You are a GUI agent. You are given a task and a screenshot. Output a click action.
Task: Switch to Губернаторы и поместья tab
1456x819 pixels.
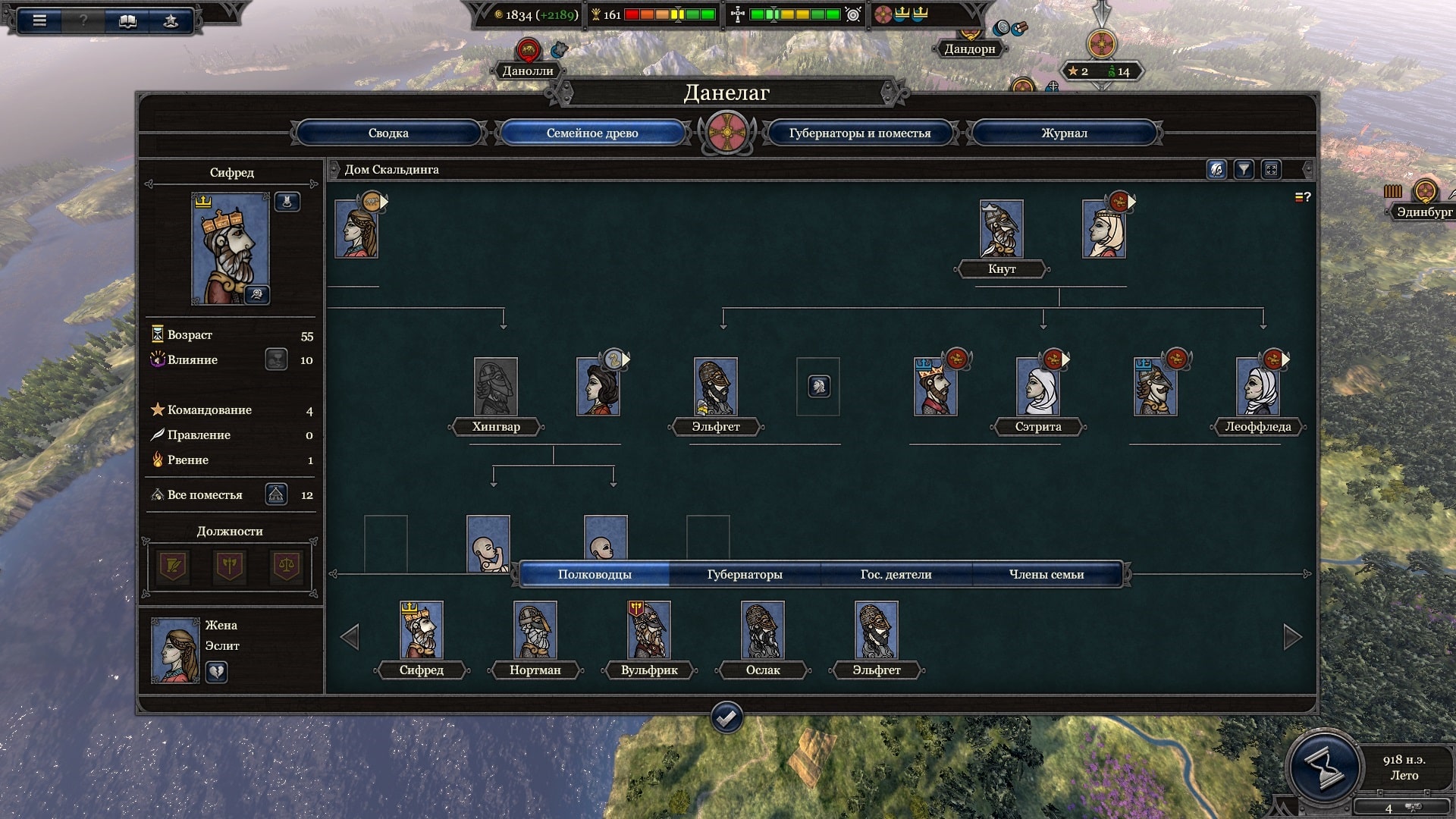click(x=859, y=133)
